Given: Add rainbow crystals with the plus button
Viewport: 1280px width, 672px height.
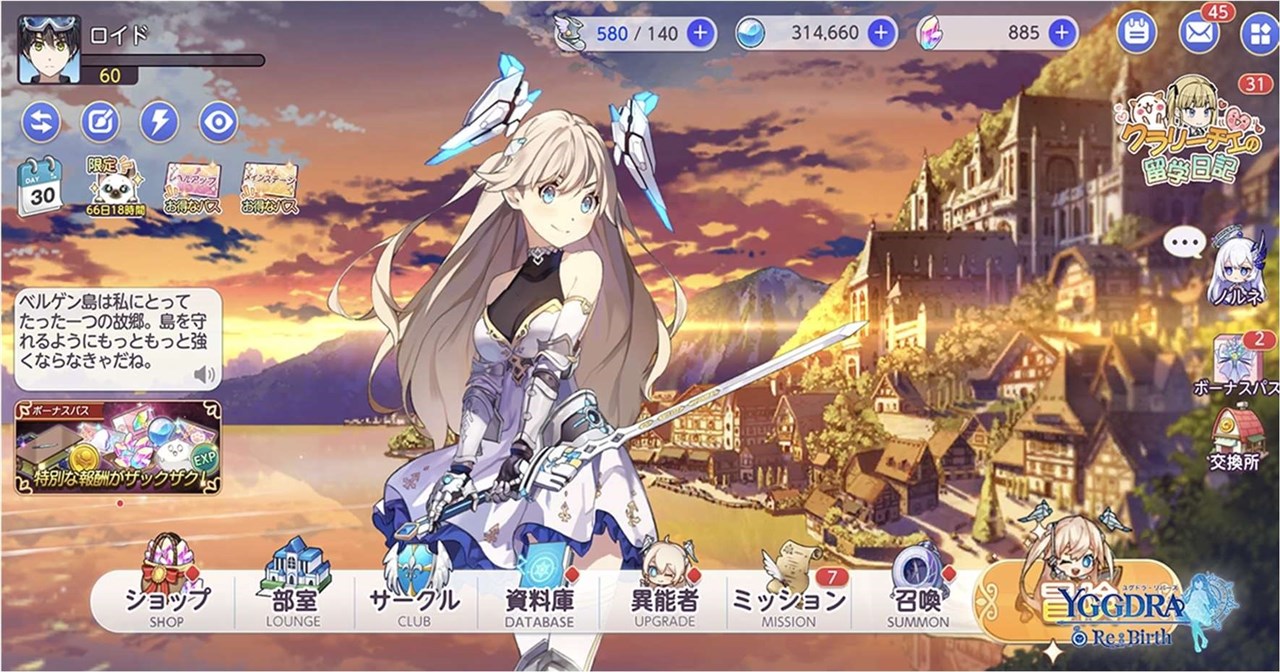Looking at the screenshot, I should (x=1062, y=33).
